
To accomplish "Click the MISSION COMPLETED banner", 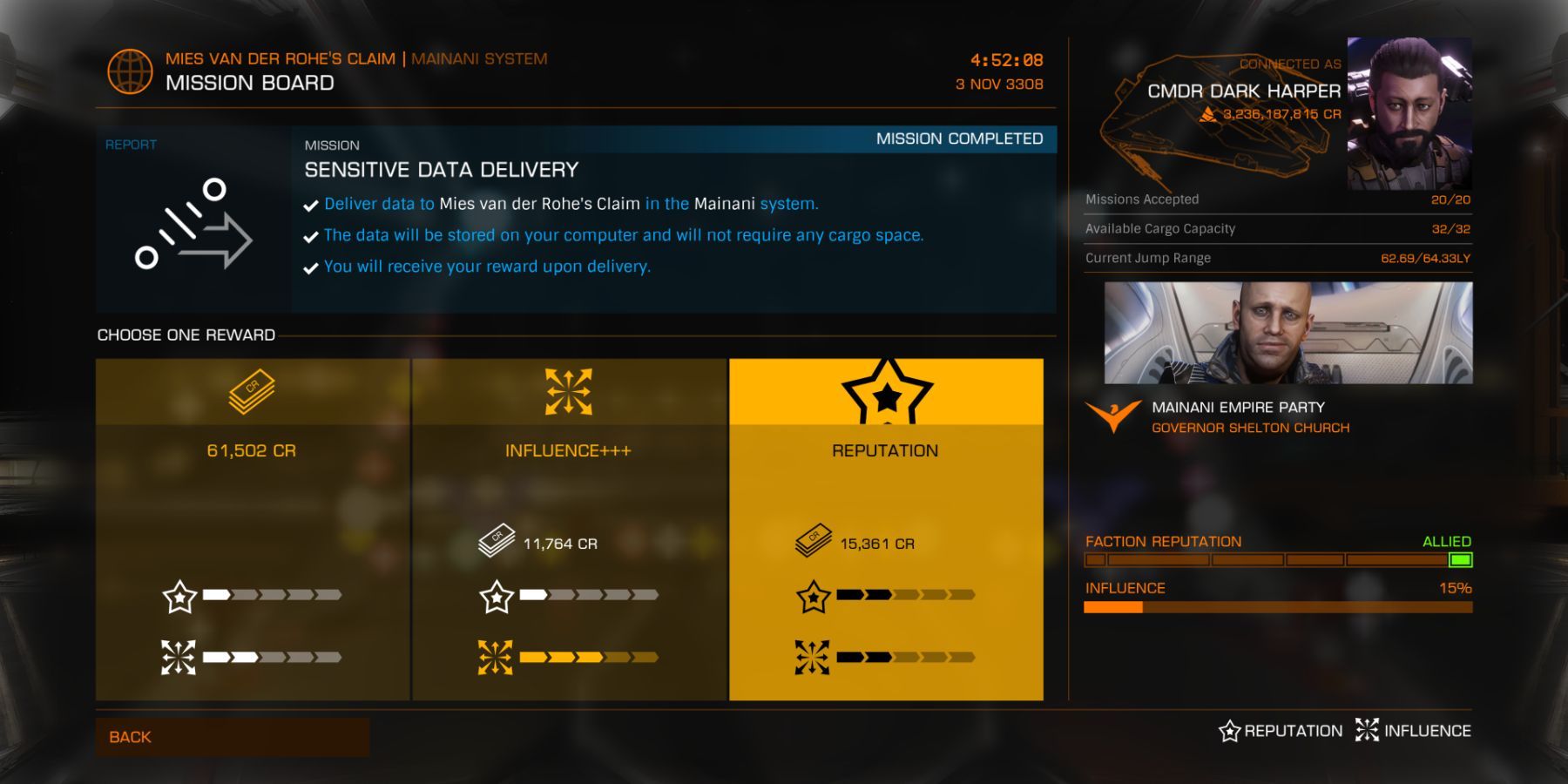I will [959, 139].
